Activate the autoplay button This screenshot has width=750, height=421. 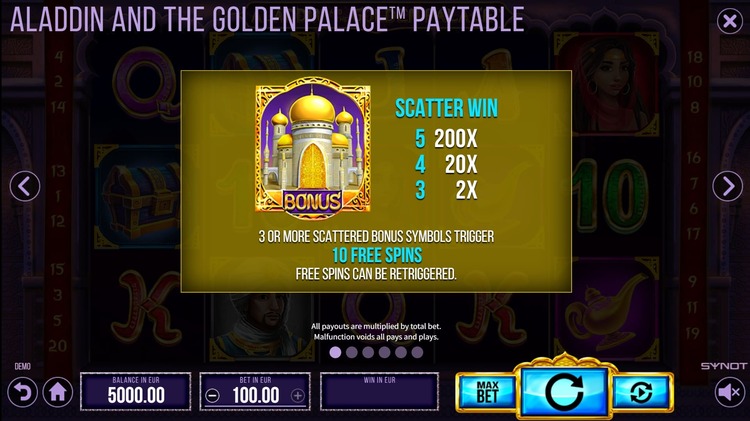click(x=640, y=392)
